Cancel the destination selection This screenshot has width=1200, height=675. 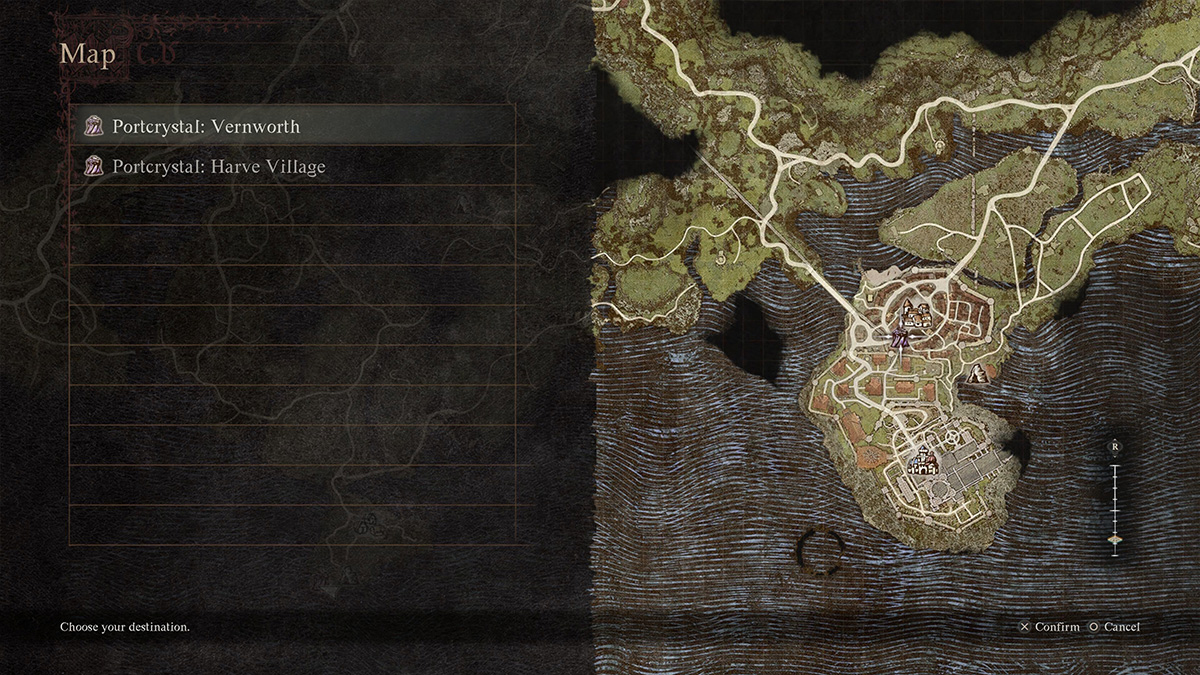pos(1114,627)
